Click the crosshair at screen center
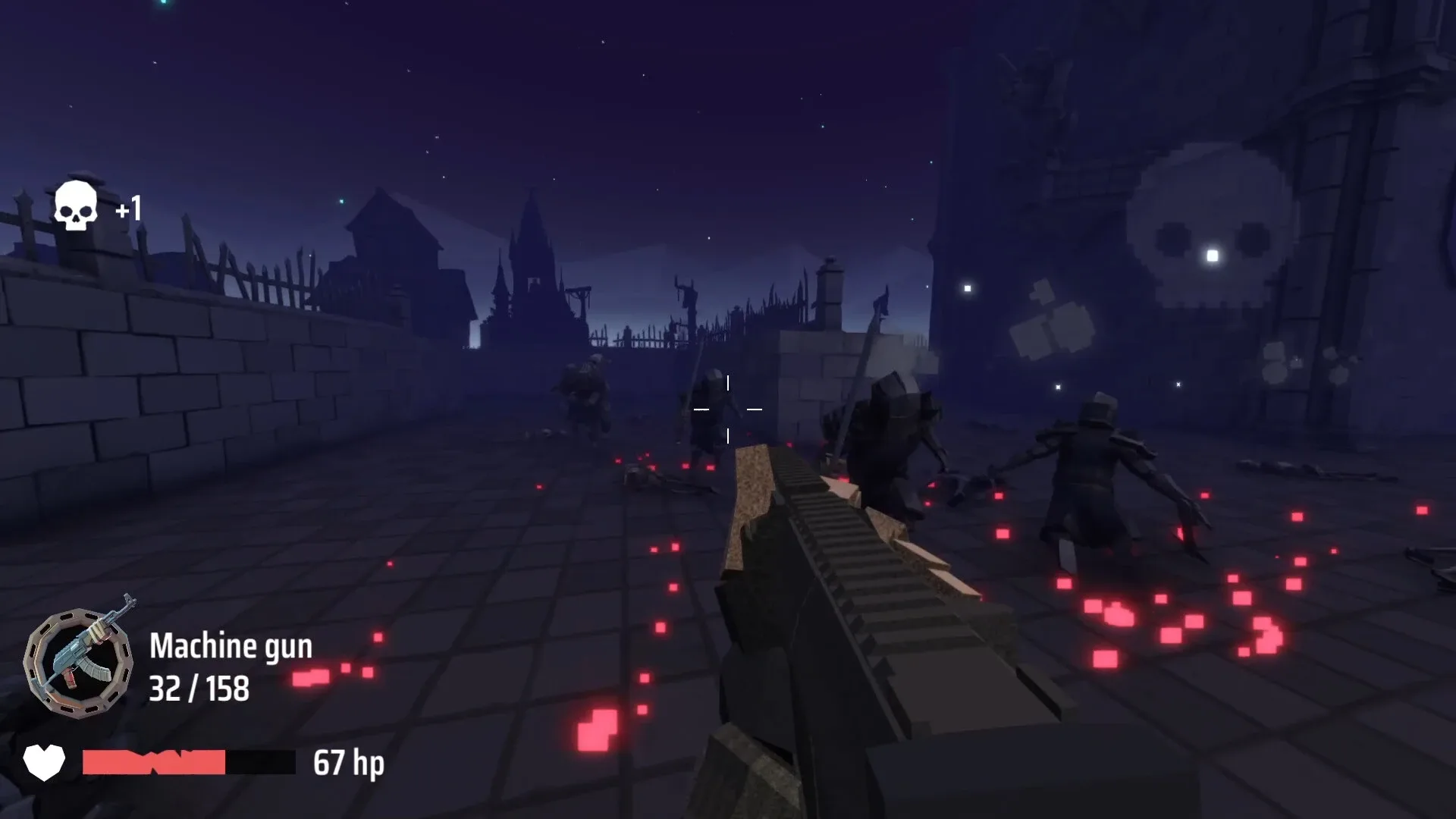The image size is (1456, 819). pyautogui.click(x=728, y=409)
